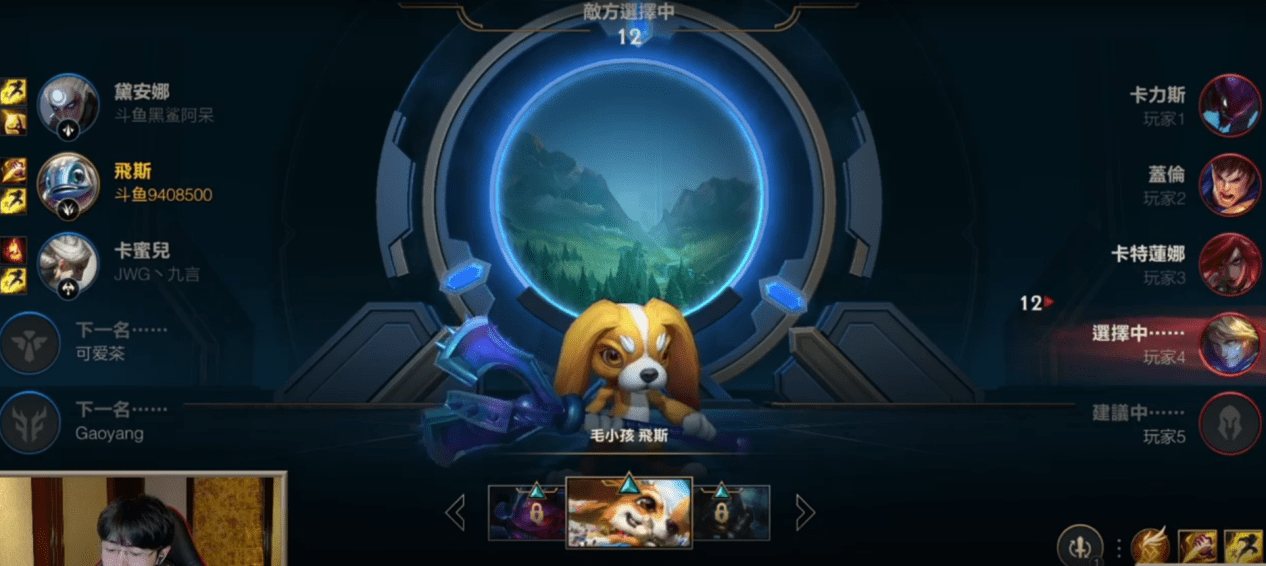Open the winged keystone rune icon

point(1150,547)
